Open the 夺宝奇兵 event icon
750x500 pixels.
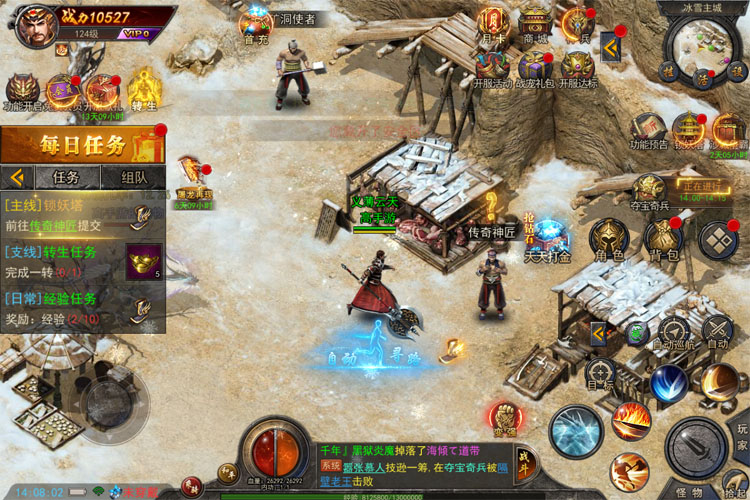pos(649,190)
